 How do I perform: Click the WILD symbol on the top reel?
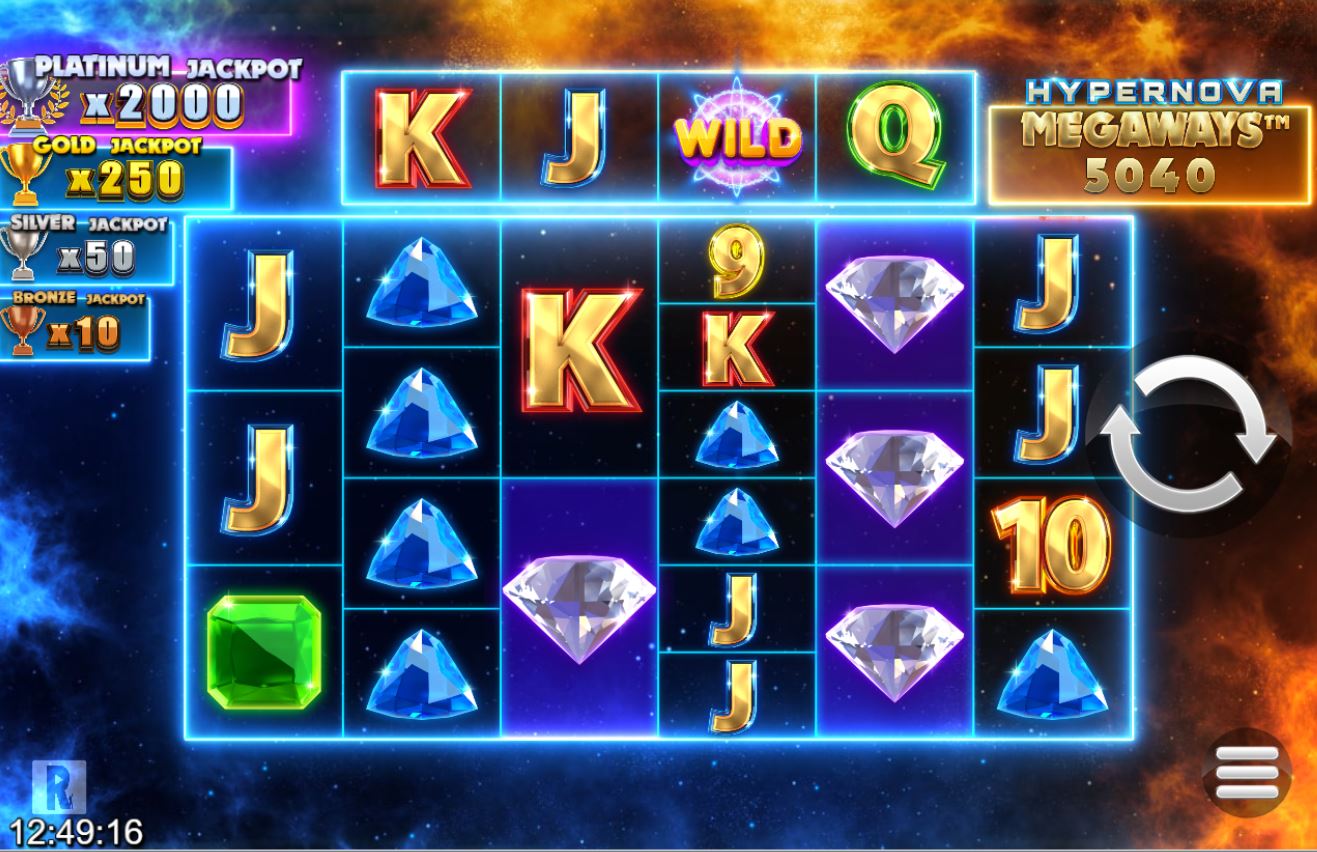(x=740, y=133)
